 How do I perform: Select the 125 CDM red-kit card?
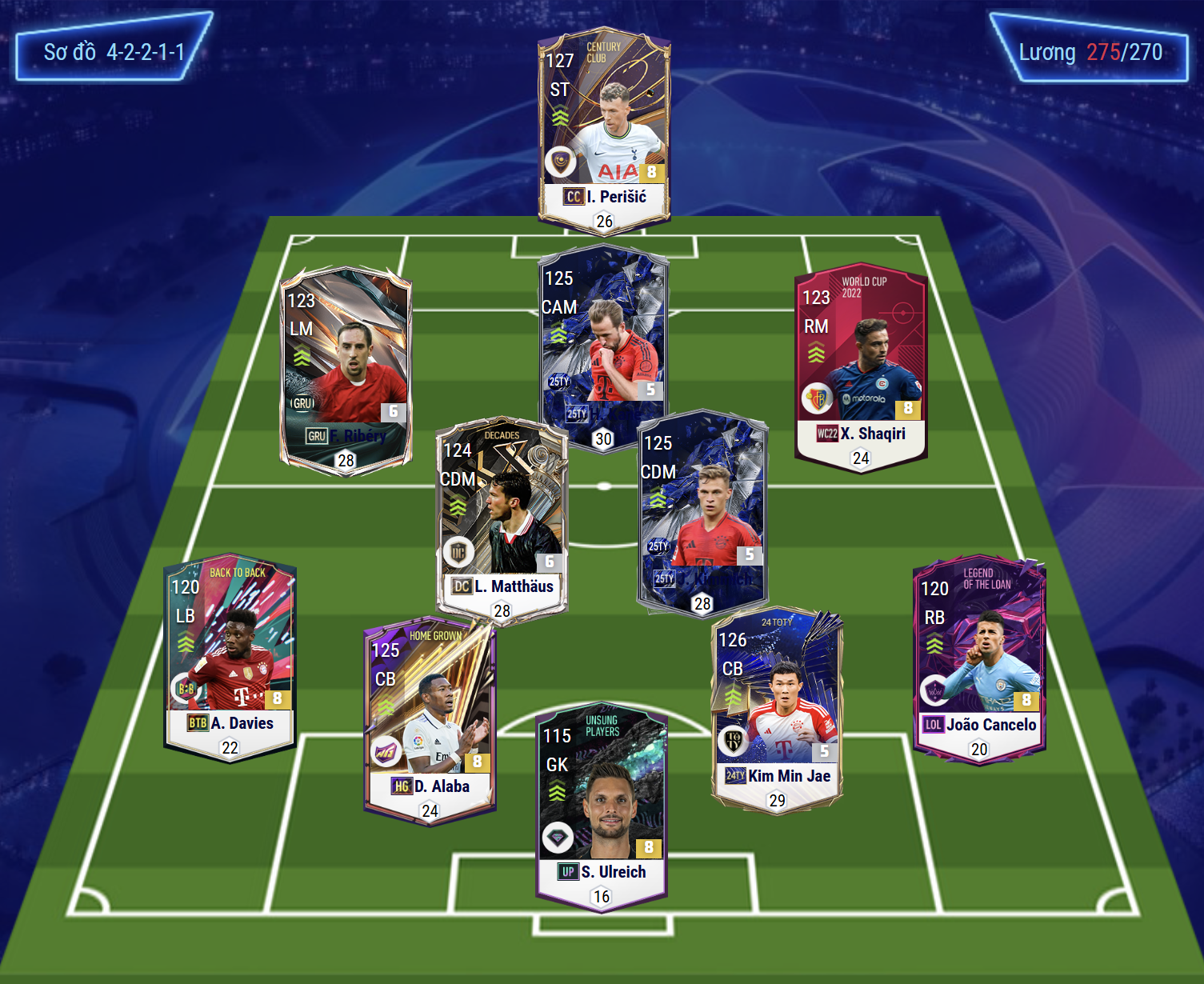702,512
